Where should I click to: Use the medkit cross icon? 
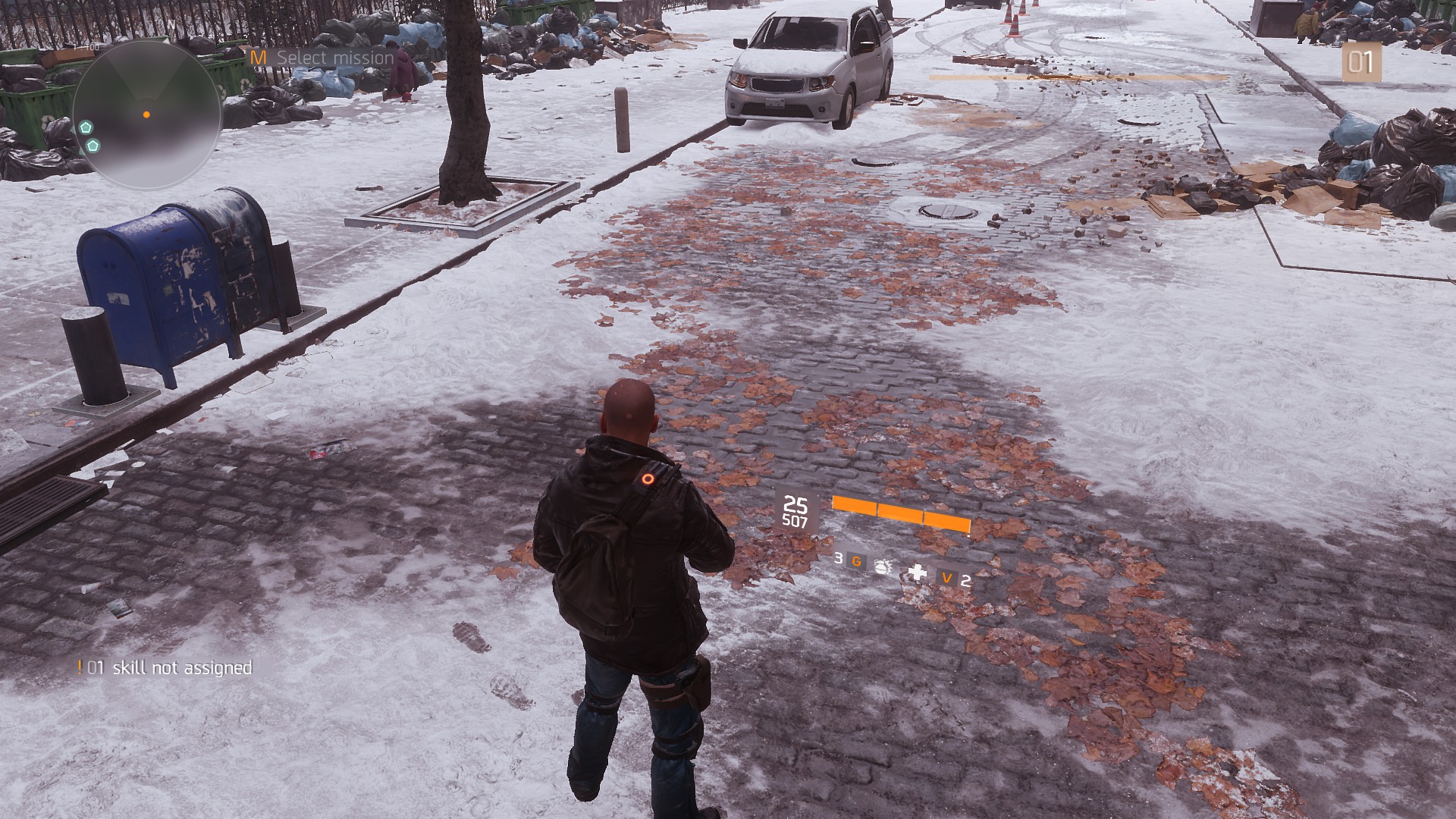918,573
